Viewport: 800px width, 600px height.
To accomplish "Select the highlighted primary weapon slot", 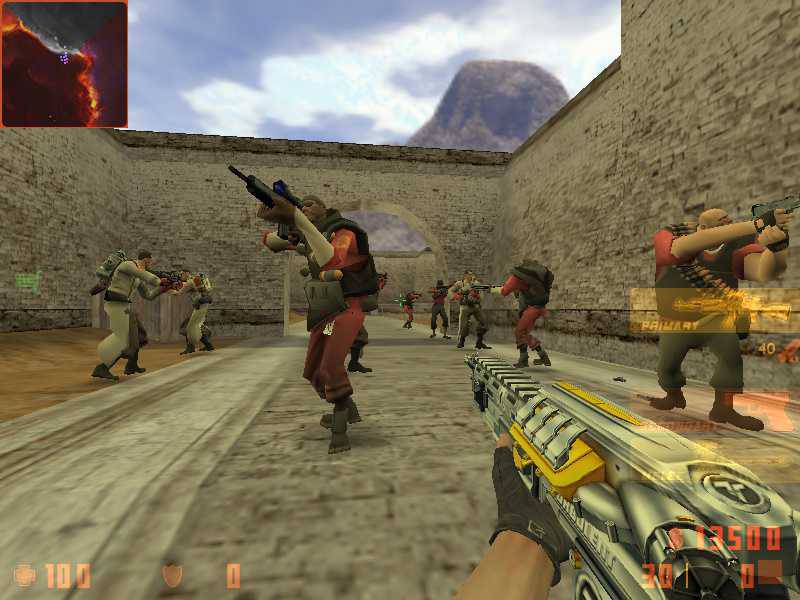I will (714, 309).
